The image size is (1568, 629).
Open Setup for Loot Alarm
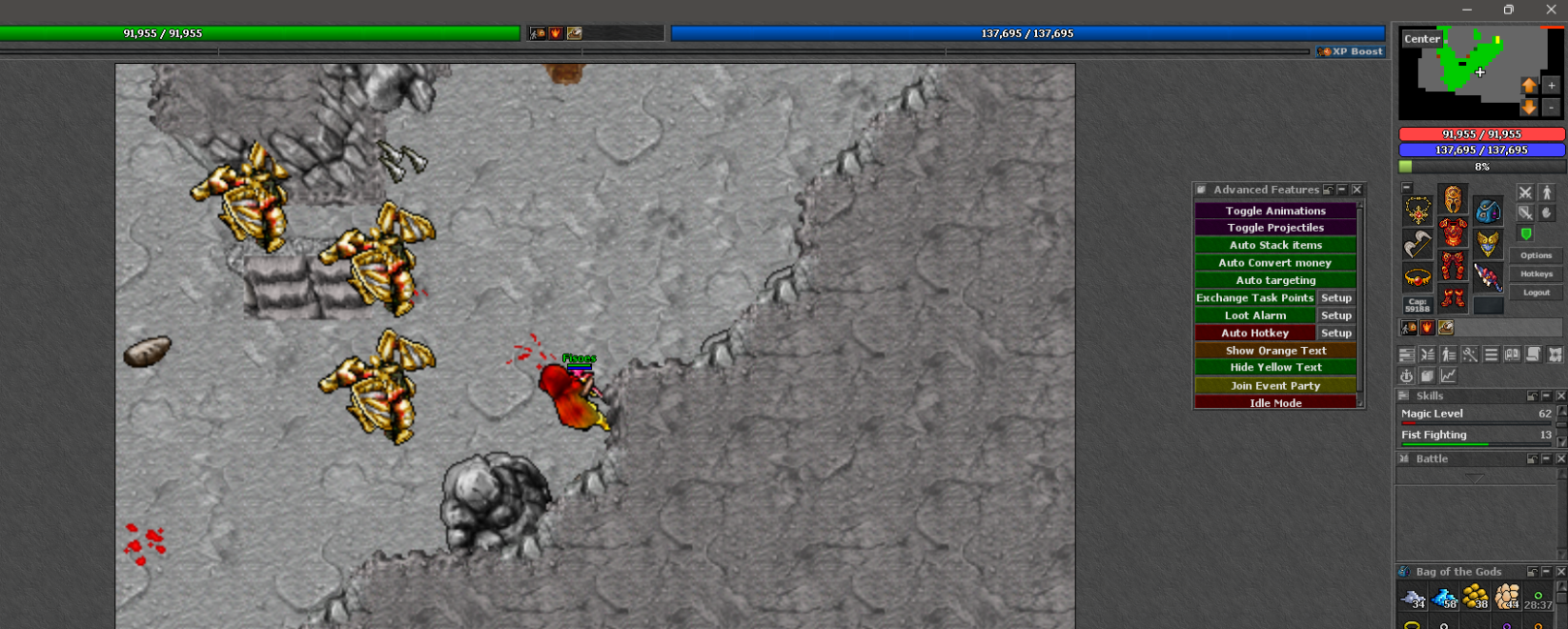[x=1335, y=315]
